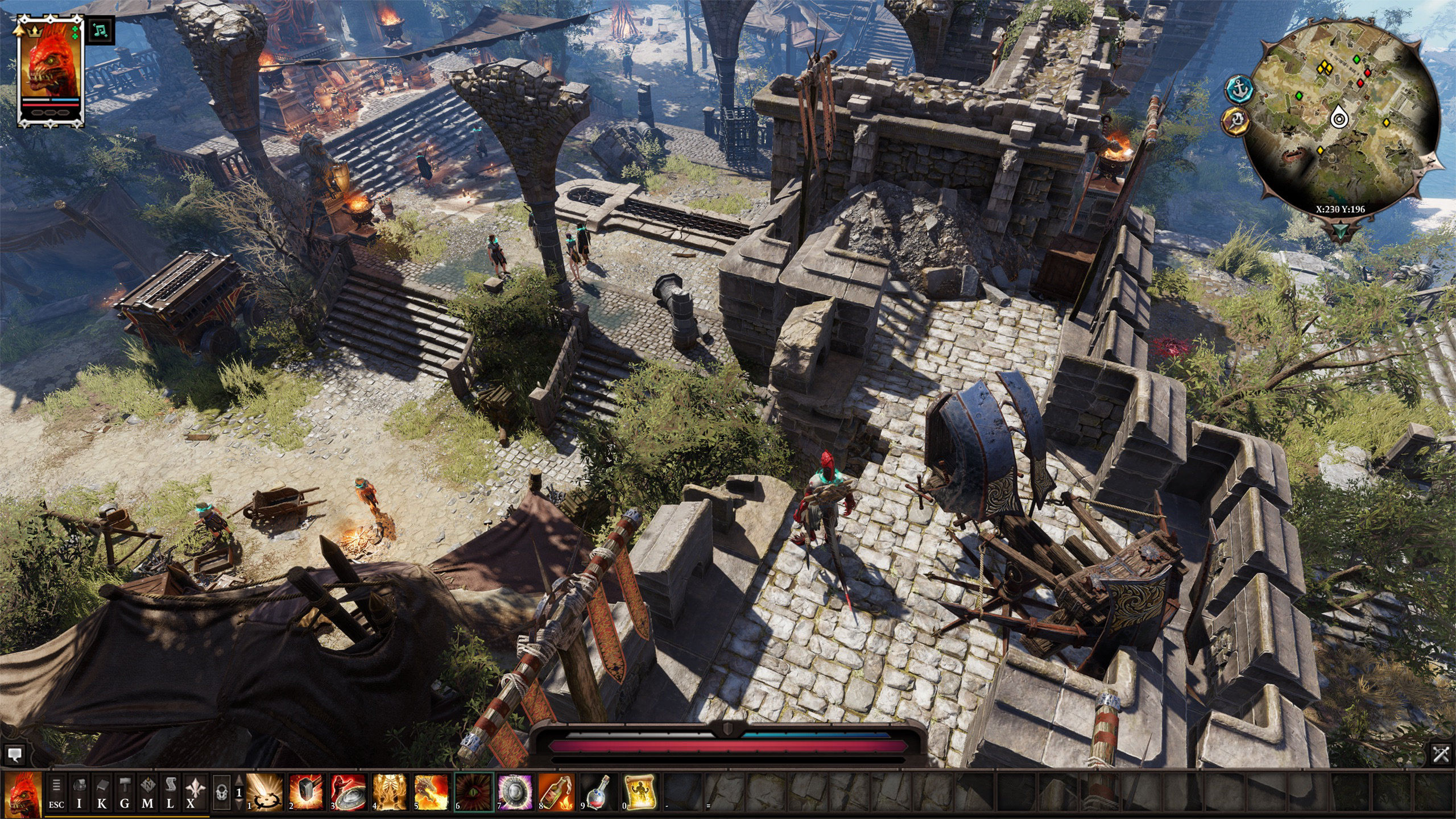The height and width of the screenshot is (819, 1456).
Task: Activate the shield bash skill in slot 3
Action: click(348, 792)
